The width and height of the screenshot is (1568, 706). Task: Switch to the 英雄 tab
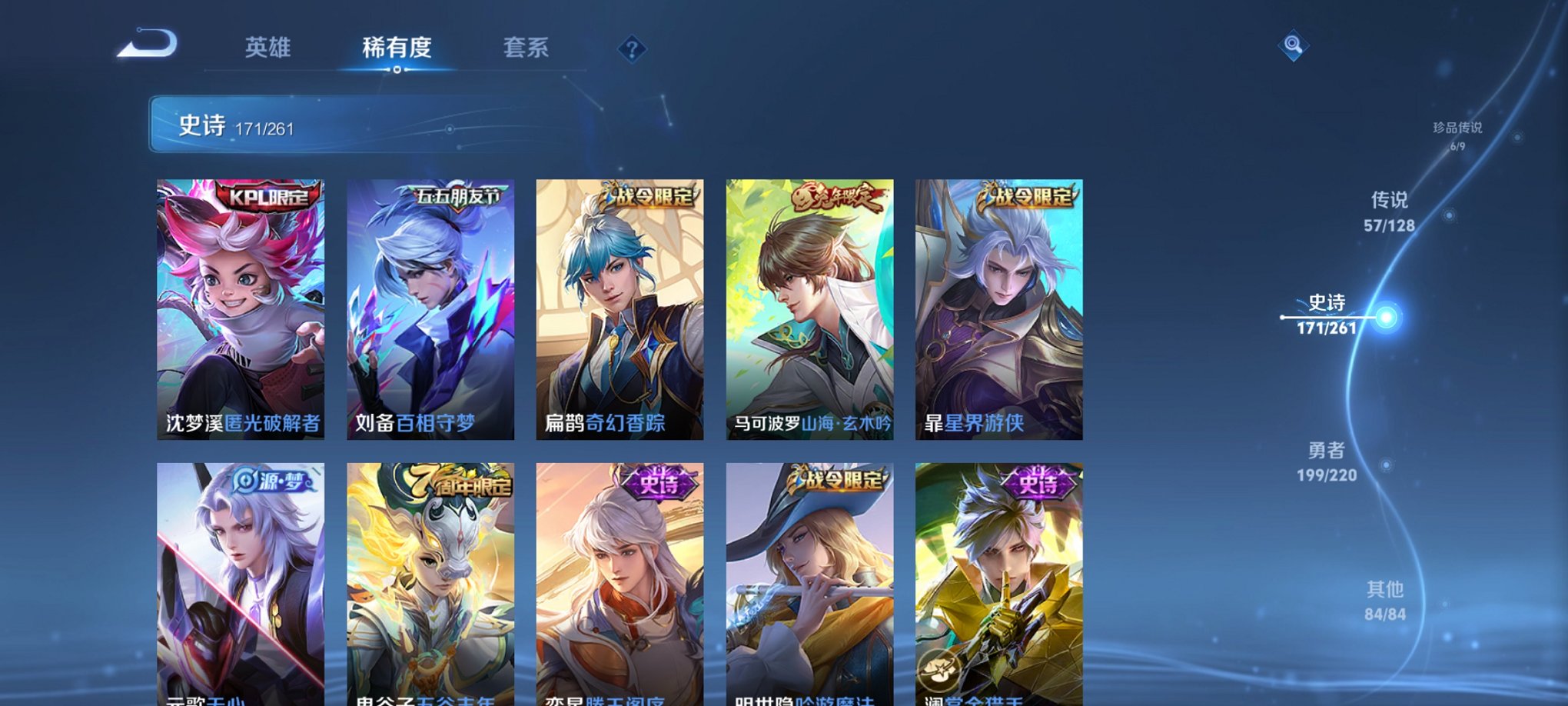267,48
